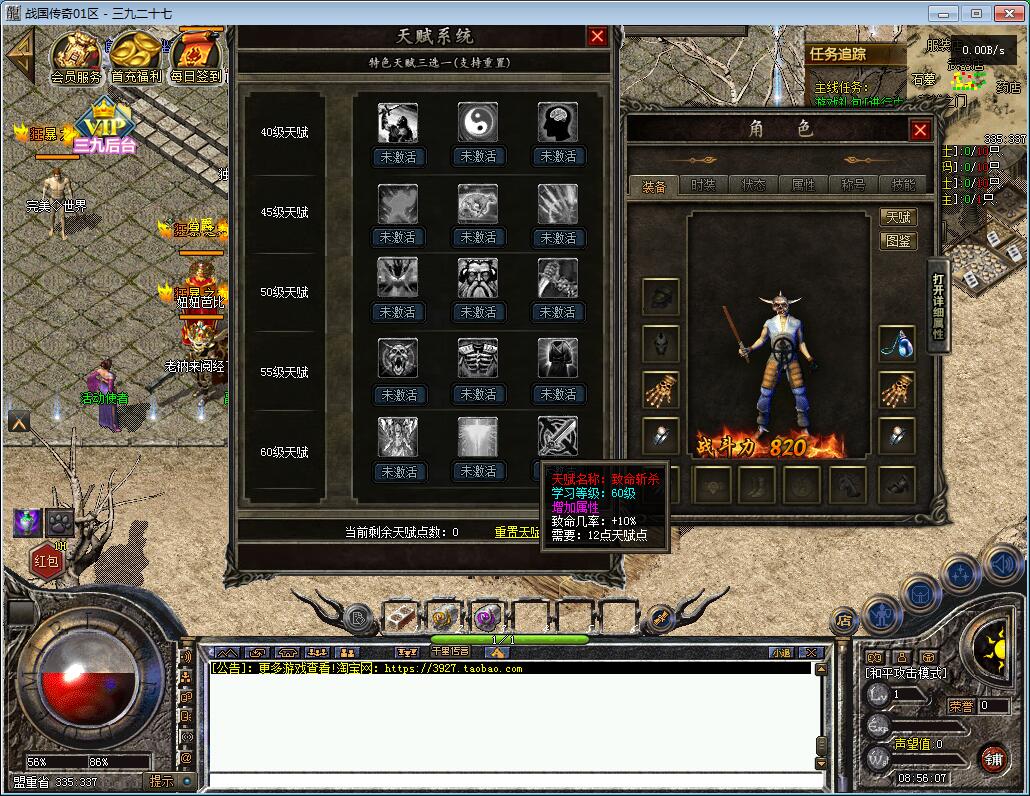This screenshot has height=796, width=1030.
Task: Open the 图鉴 codex button
Action: point(898,241)
